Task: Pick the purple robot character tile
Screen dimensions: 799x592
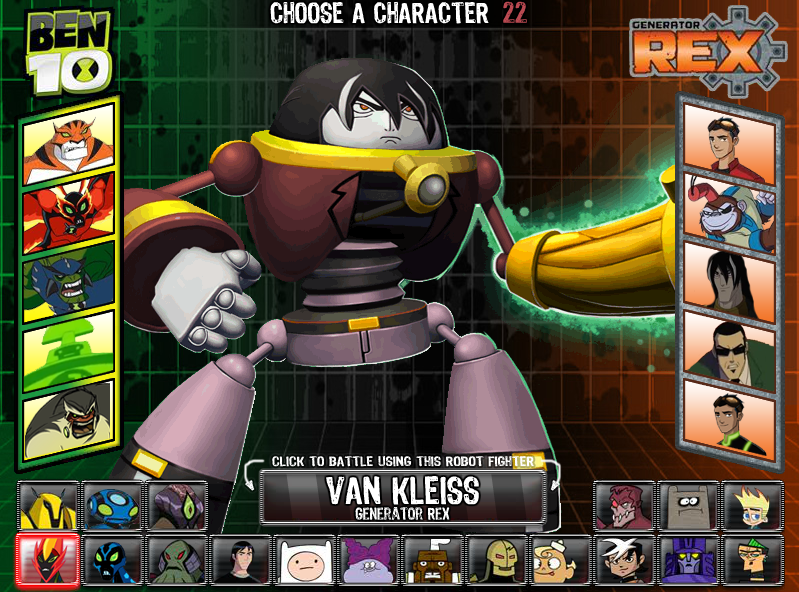Action: coord(688,559)
